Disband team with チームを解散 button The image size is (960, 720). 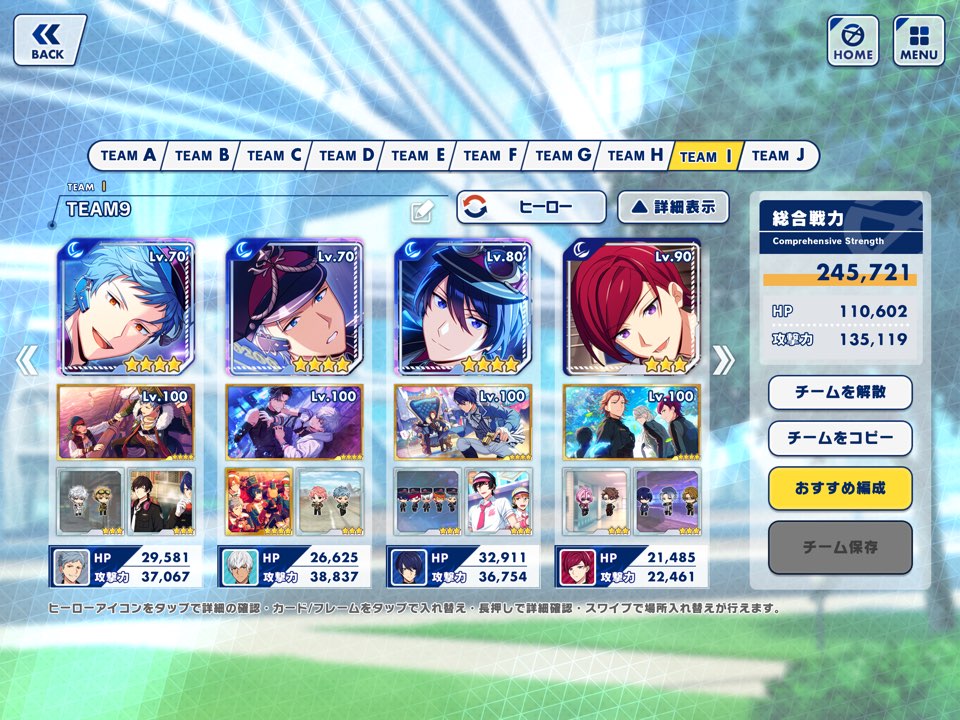(x=840, y=392)
